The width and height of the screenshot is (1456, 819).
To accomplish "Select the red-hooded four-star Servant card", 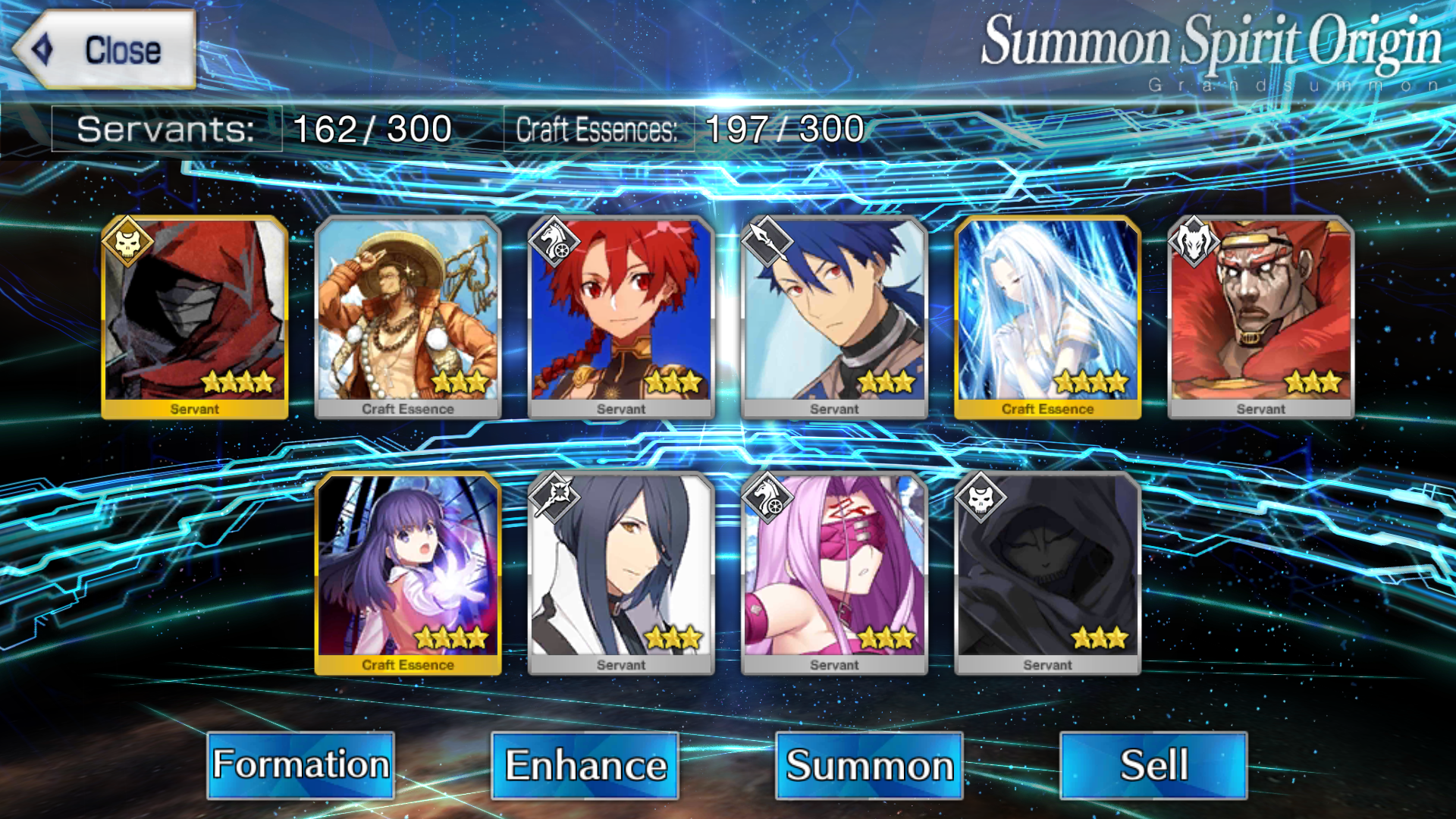I will pyautogui.click(x=195, y=317).
